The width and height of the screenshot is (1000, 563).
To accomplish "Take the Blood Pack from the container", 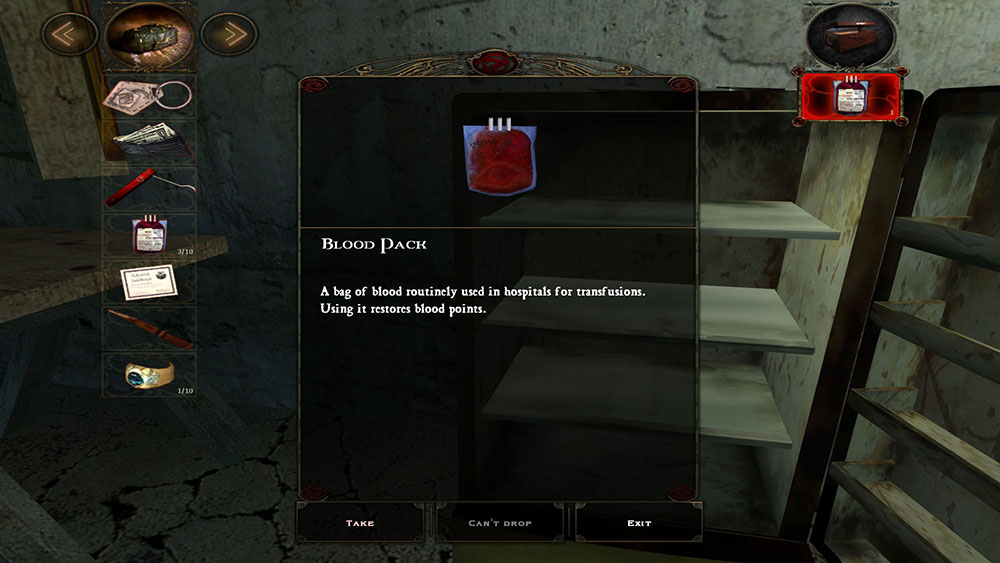I will tap(360, 523).
